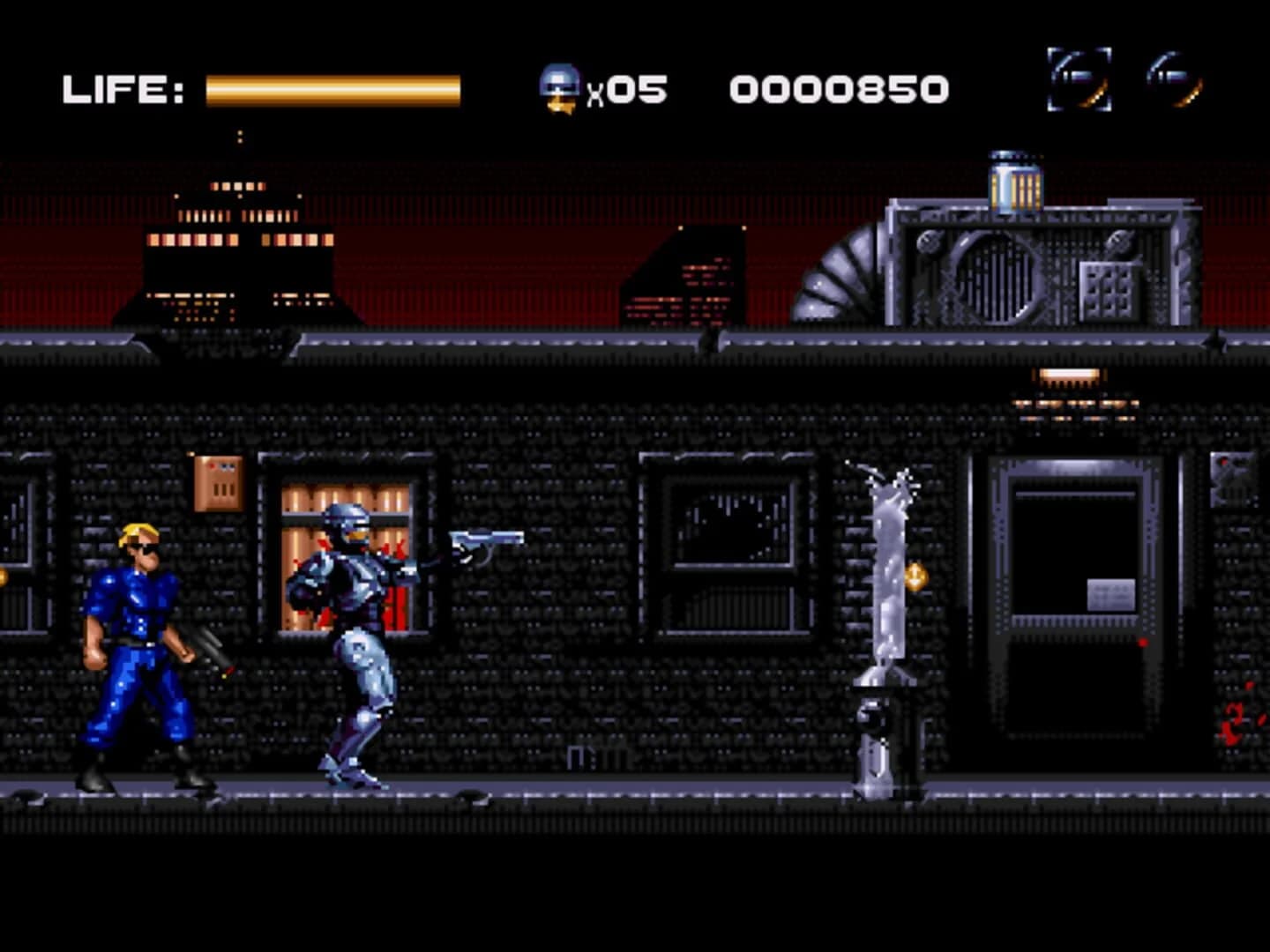Select the LIFE: HUD label

pyautogui.click(x=123, y=88)
